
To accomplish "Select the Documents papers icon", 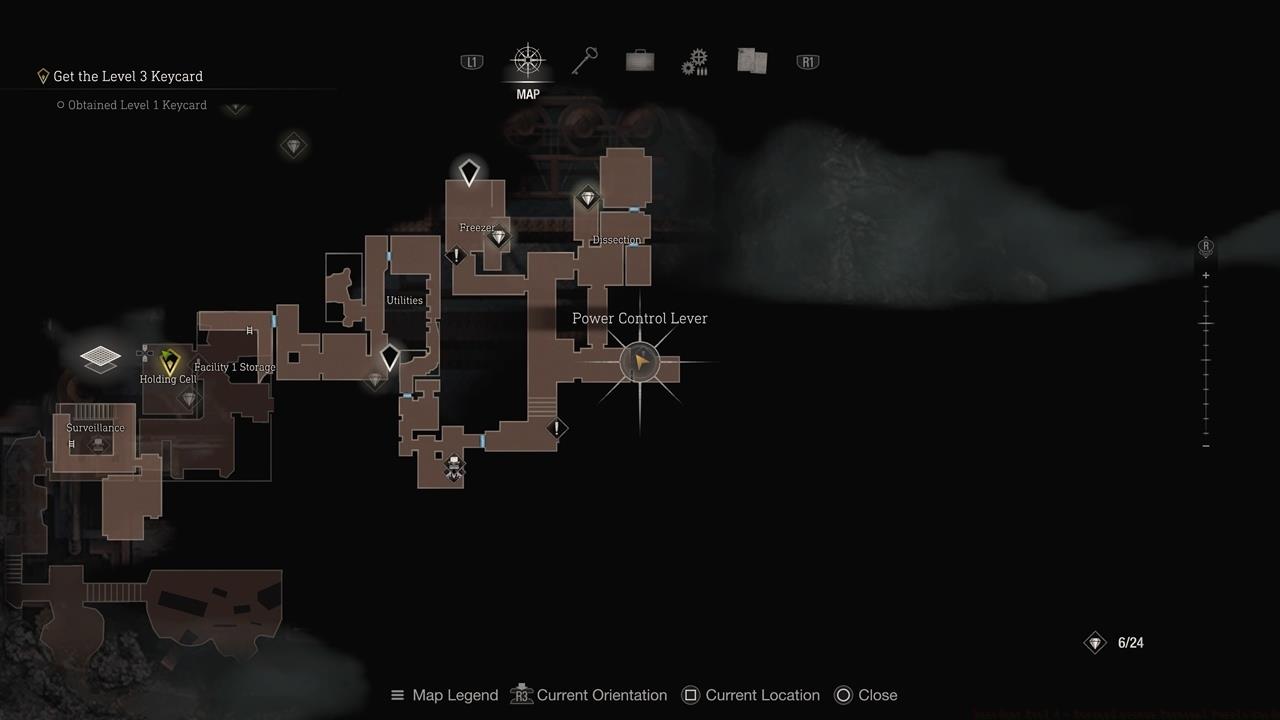I will point(751,60).
